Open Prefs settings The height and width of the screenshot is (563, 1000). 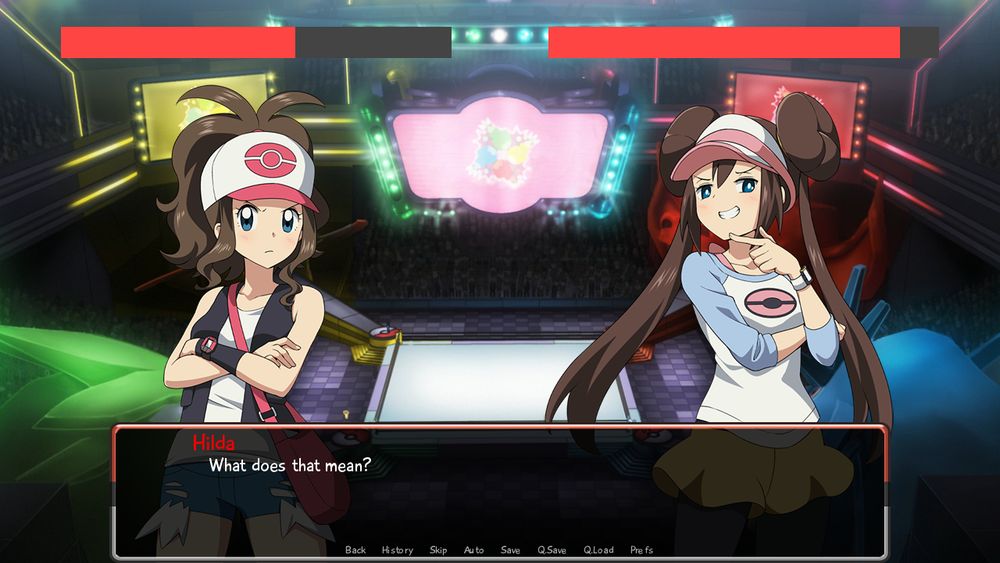coord(641,550)
